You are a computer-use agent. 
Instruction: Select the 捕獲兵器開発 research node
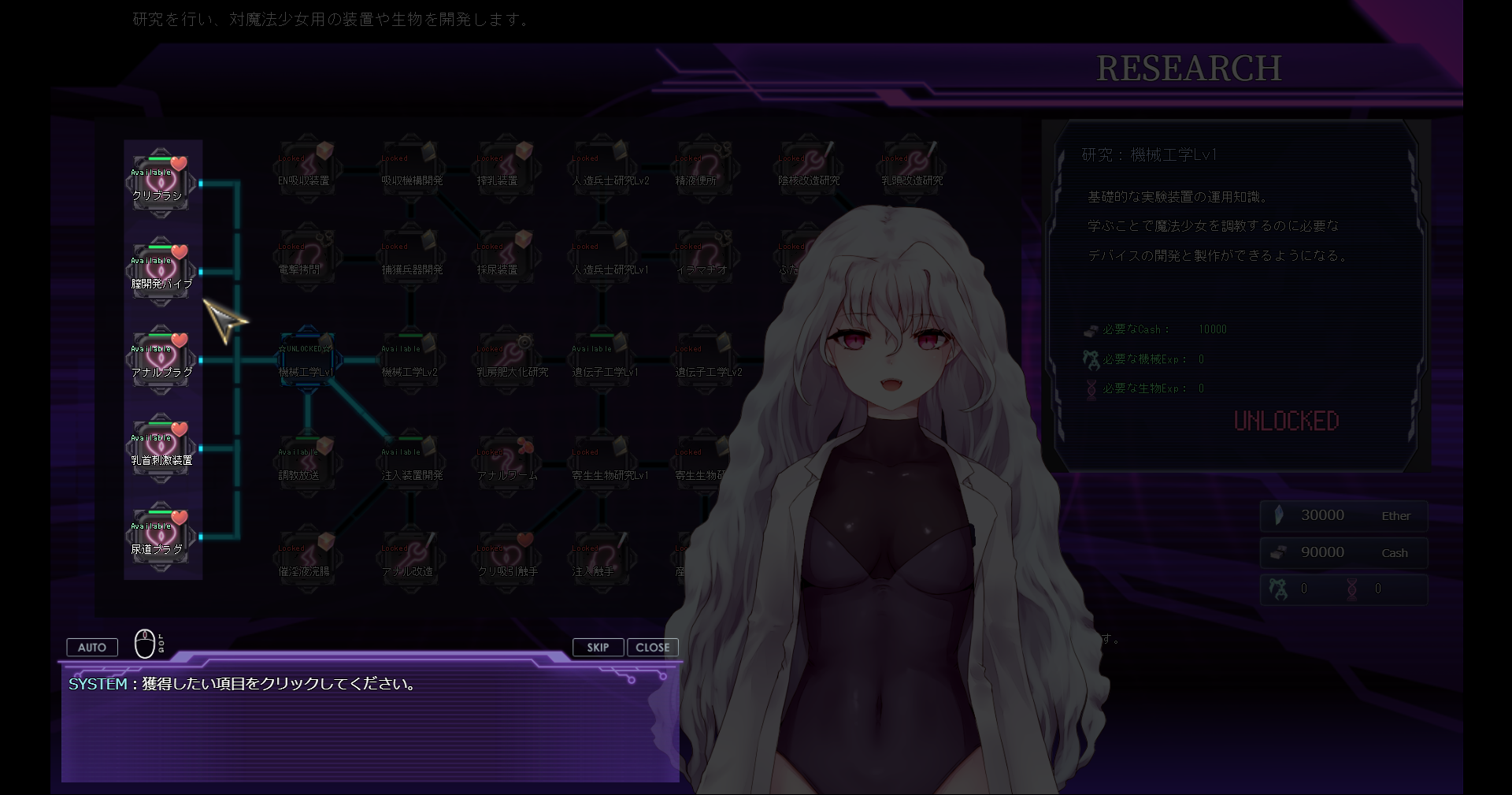pyautogui.click(x=410, y=258)
